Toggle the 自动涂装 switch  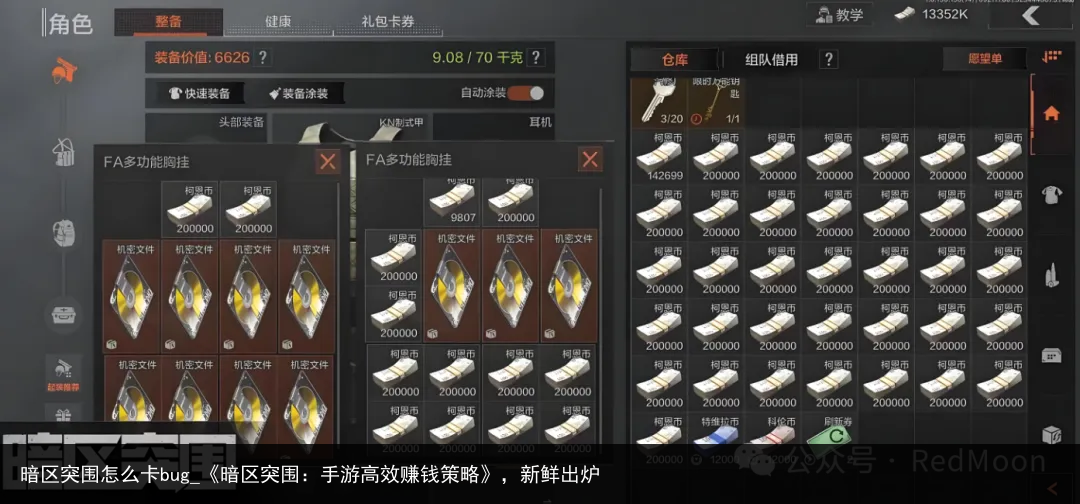(x=525, y=93)
